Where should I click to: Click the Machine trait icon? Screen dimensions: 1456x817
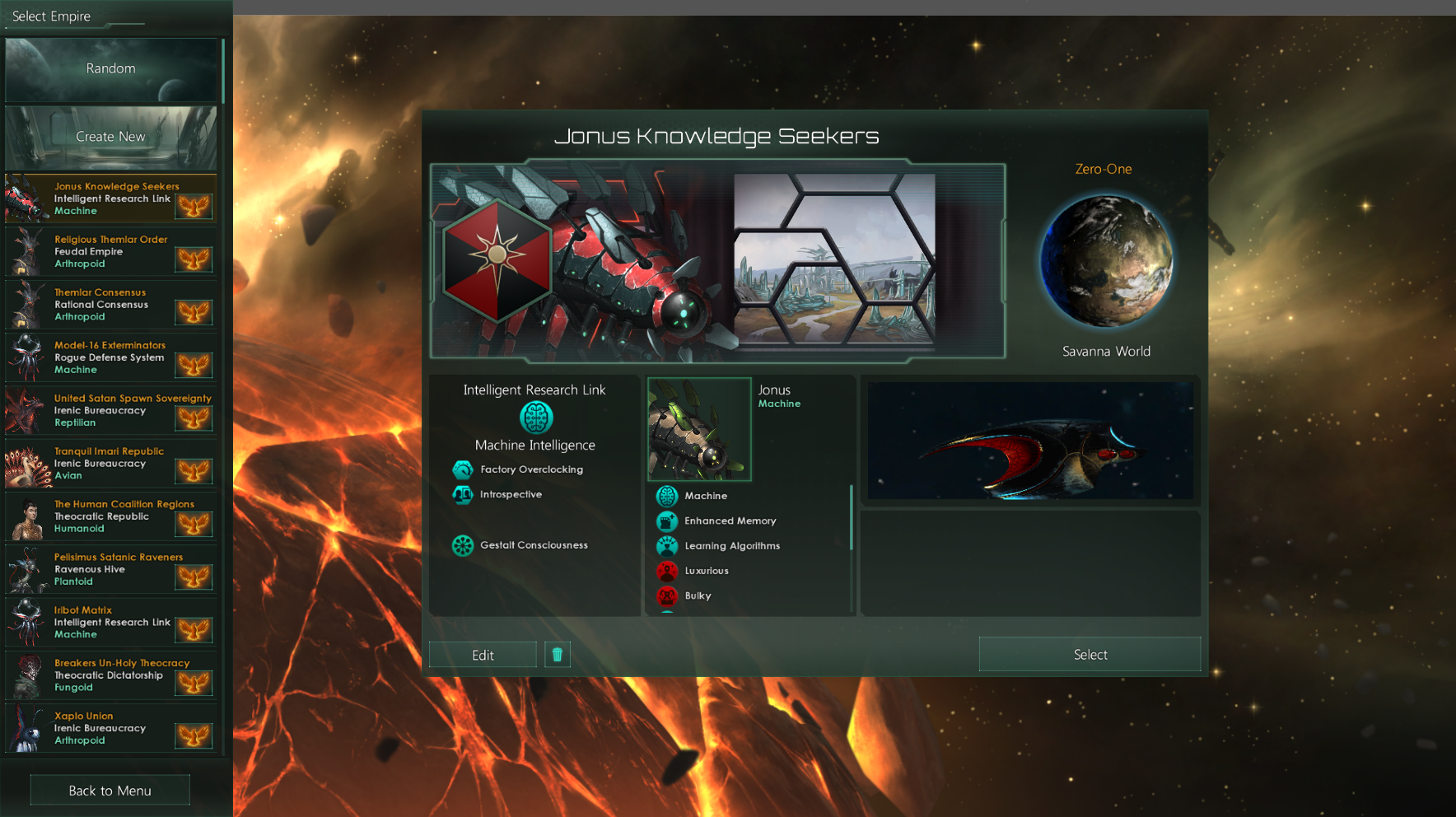tap(667, 496)
